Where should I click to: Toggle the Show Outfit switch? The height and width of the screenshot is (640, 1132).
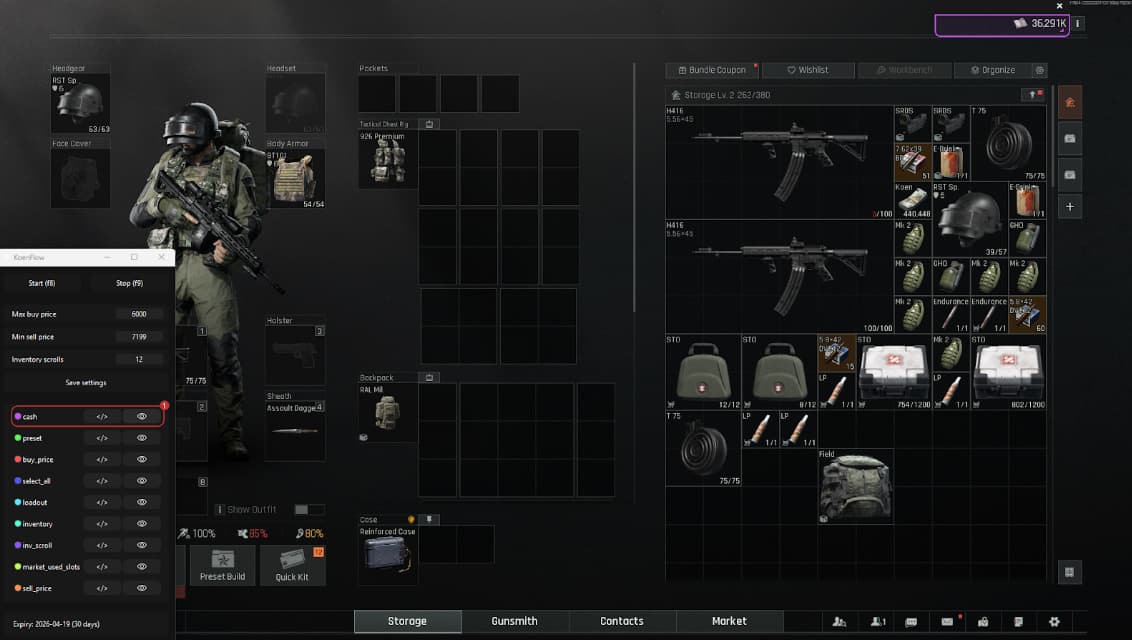[x=302, y=510]
